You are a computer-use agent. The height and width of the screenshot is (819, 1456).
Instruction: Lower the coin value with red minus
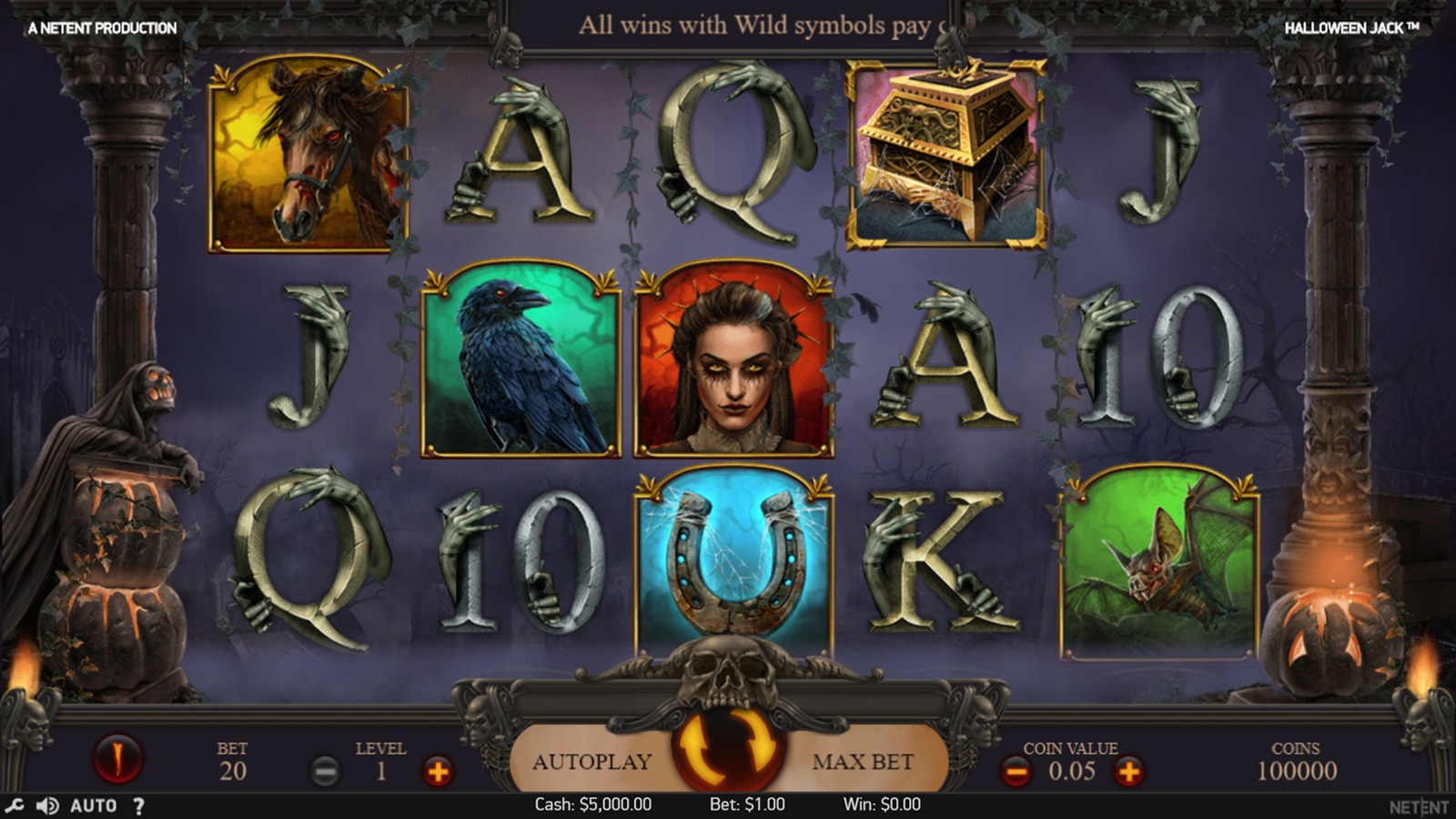[1016, 773]
